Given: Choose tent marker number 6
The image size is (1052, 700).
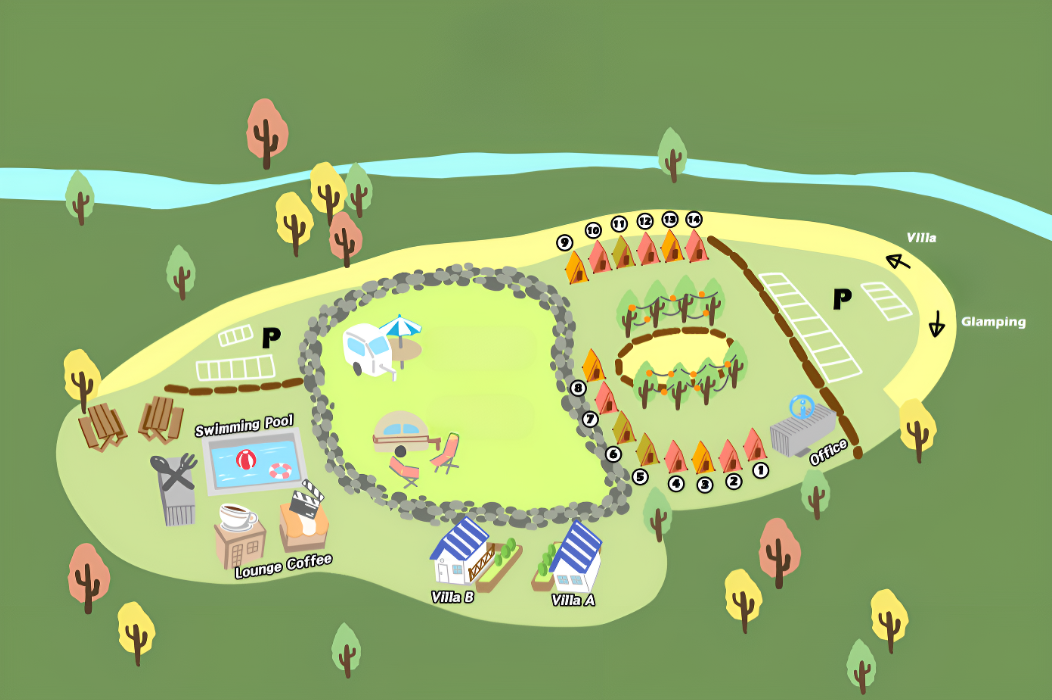Looking at the screenshot, I should click(x=613, y=454).
